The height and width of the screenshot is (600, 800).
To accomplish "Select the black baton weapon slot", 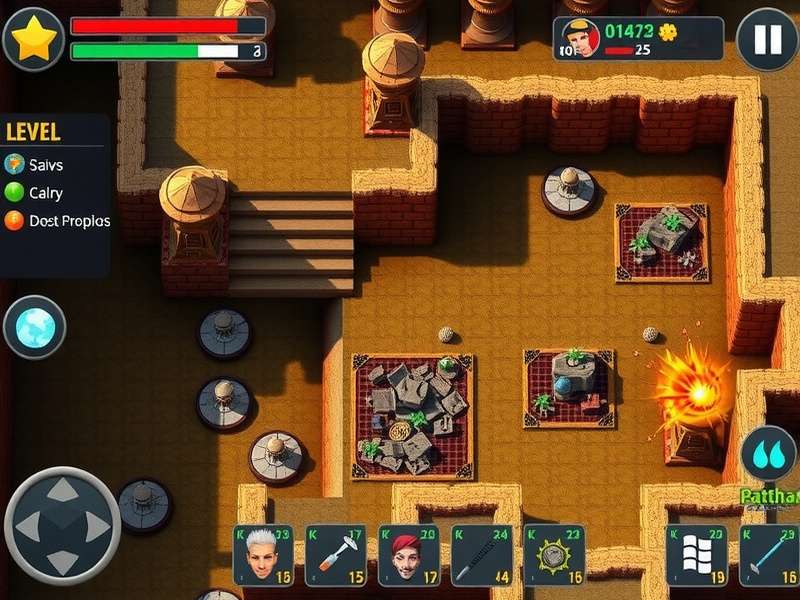I will pos(481,555).
